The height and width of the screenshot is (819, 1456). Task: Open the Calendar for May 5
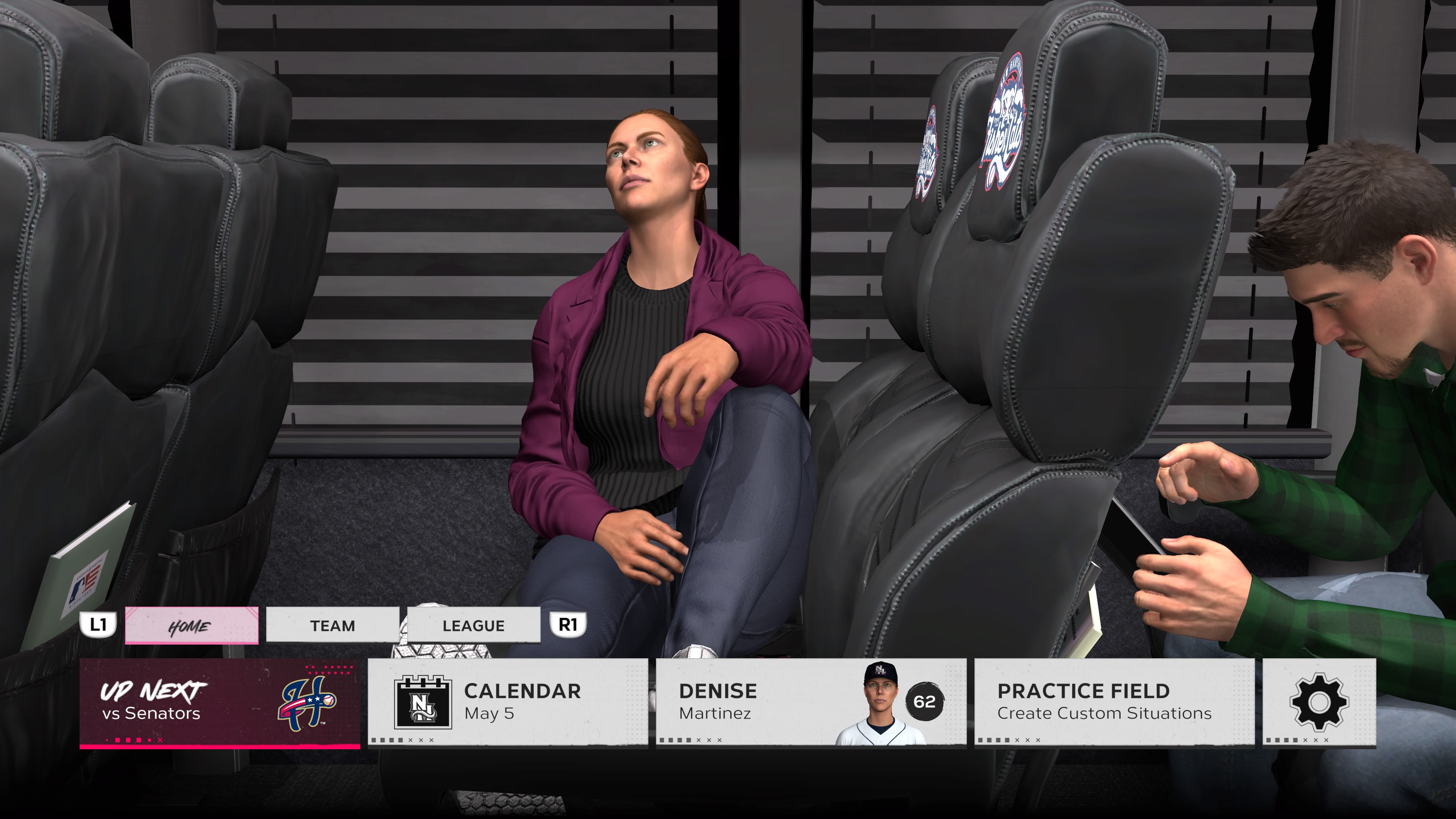pyautogui.click(x=508, y=702)
